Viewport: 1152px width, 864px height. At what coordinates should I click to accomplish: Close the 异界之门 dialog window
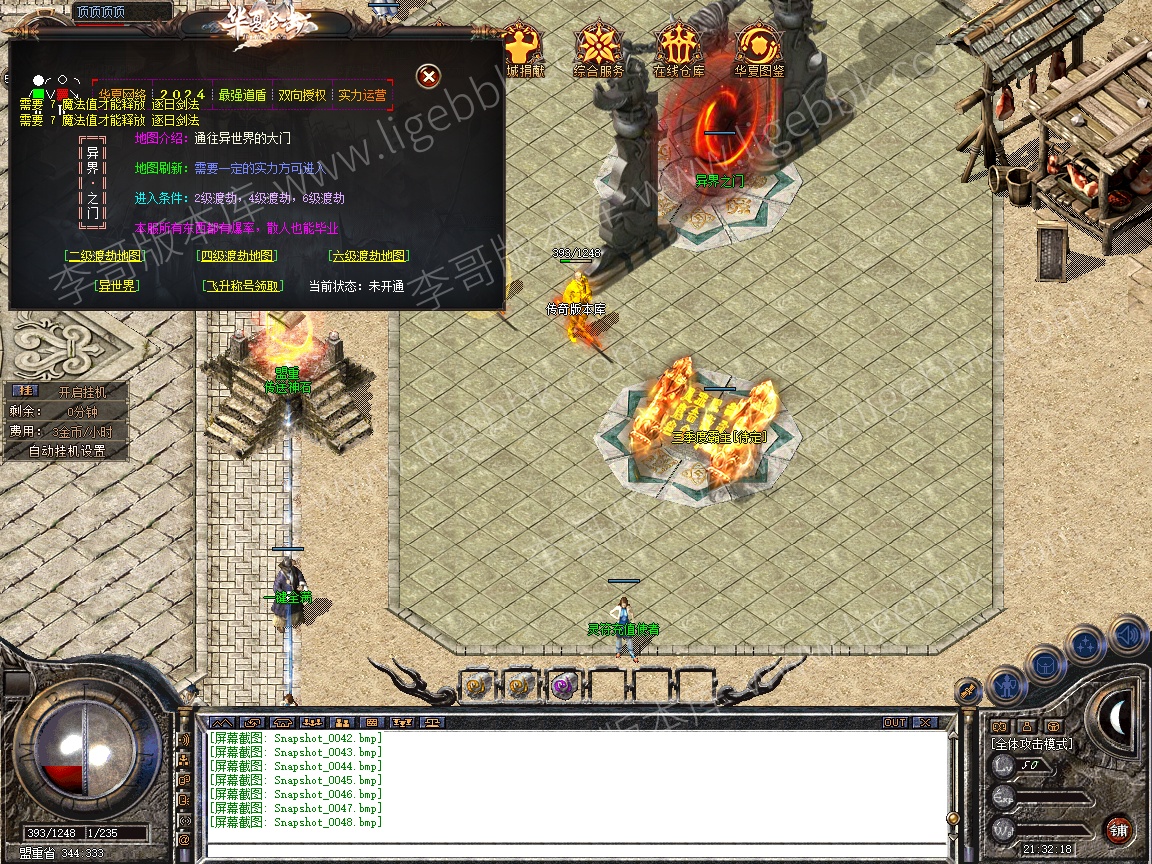(x=428, y=76)
